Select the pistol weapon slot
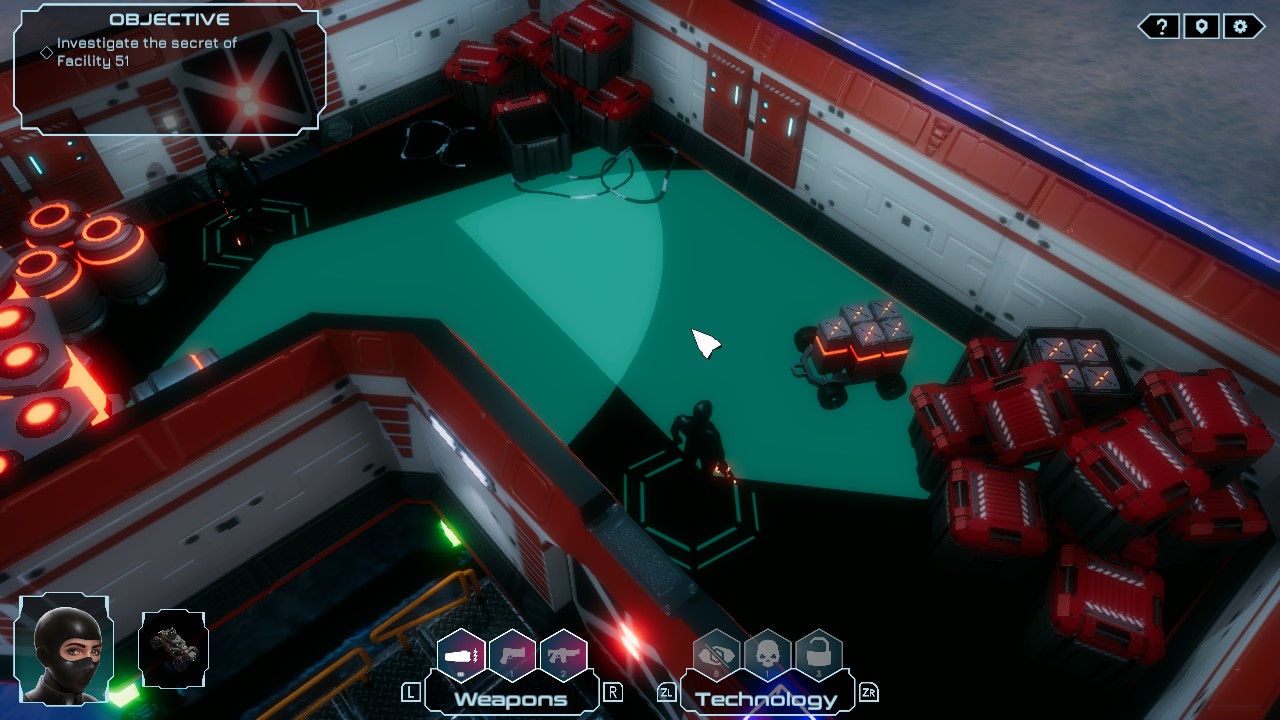Image resolution: width=1280 pixels, height=720 pixels. pos(511,655)
